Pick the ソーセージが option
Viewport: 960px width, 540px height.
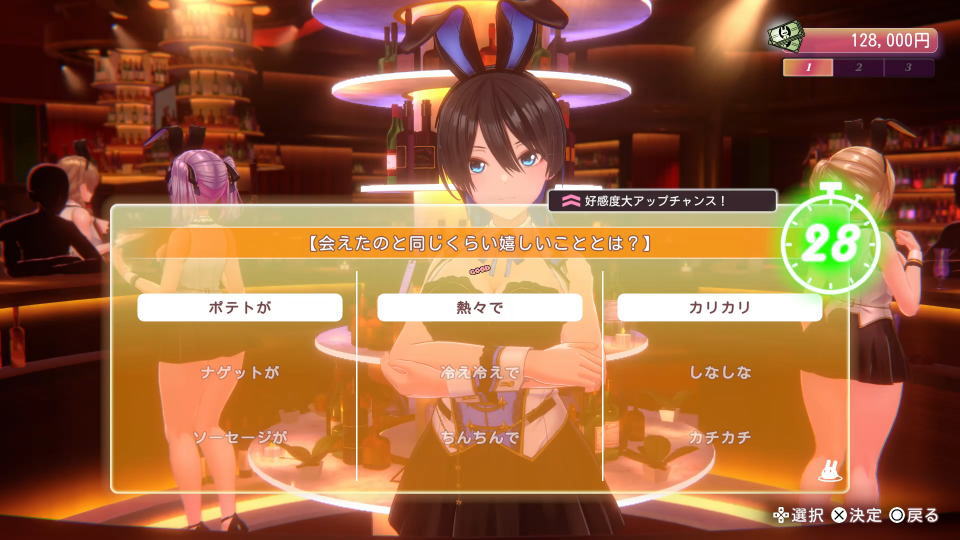[240, 438]
